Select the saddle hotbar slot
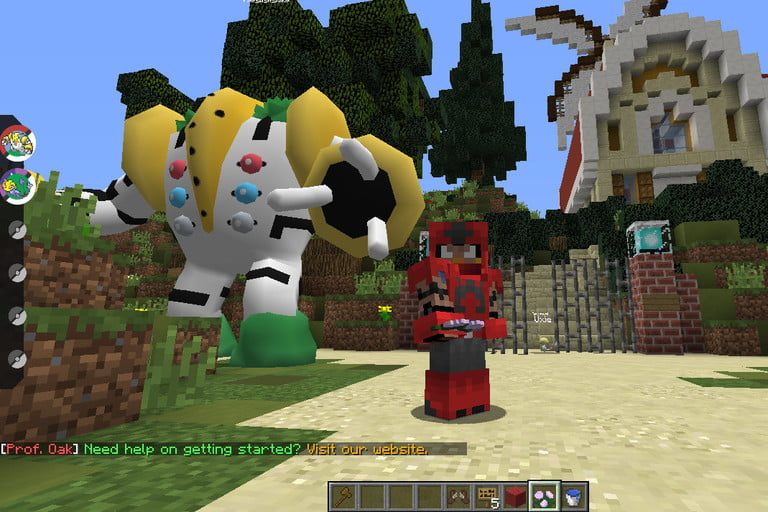The height and width of the screenshot is (512, 768). click(458, 495)
